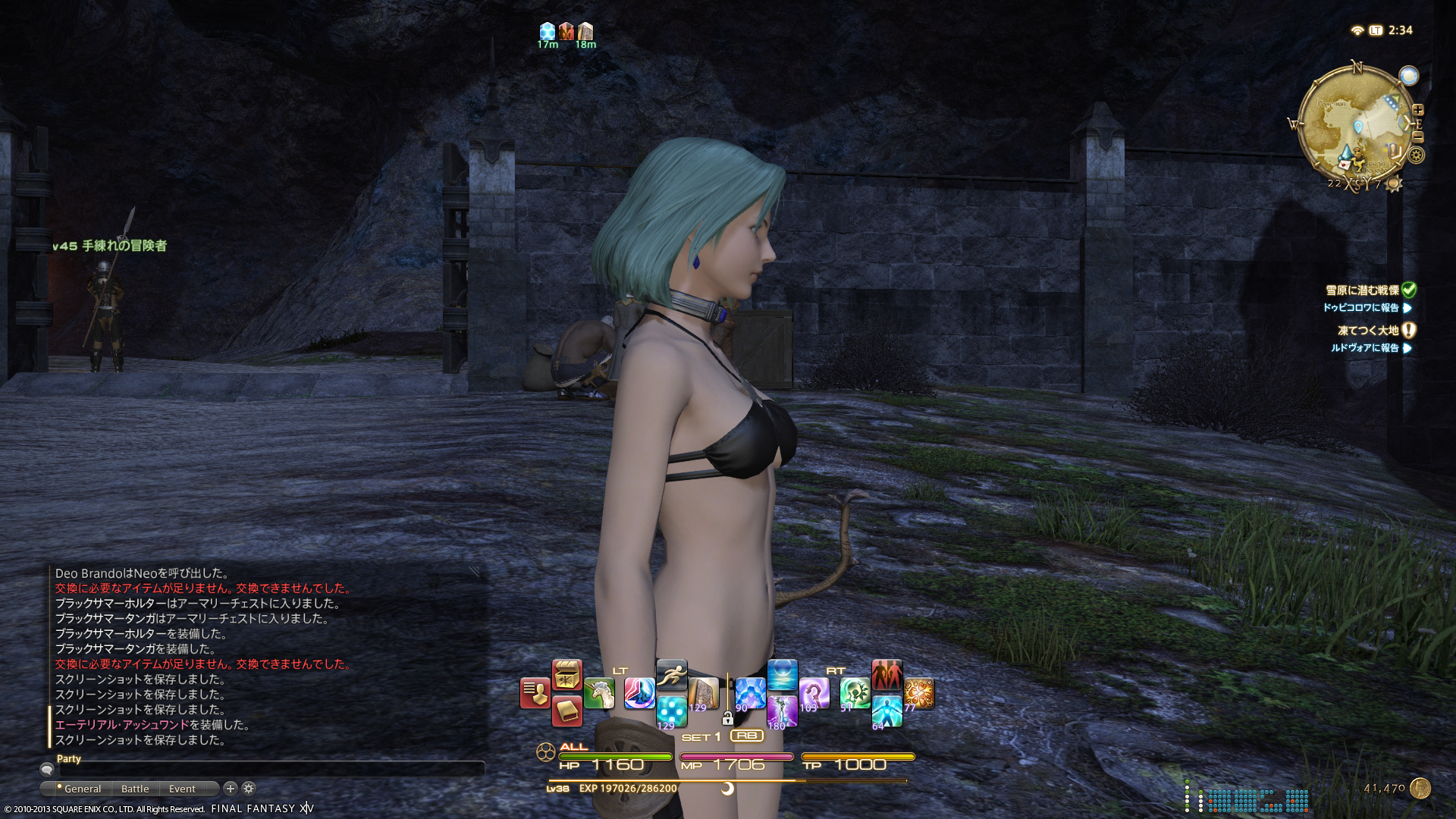Activate the Sprint running-figure action

pos(671,673)
